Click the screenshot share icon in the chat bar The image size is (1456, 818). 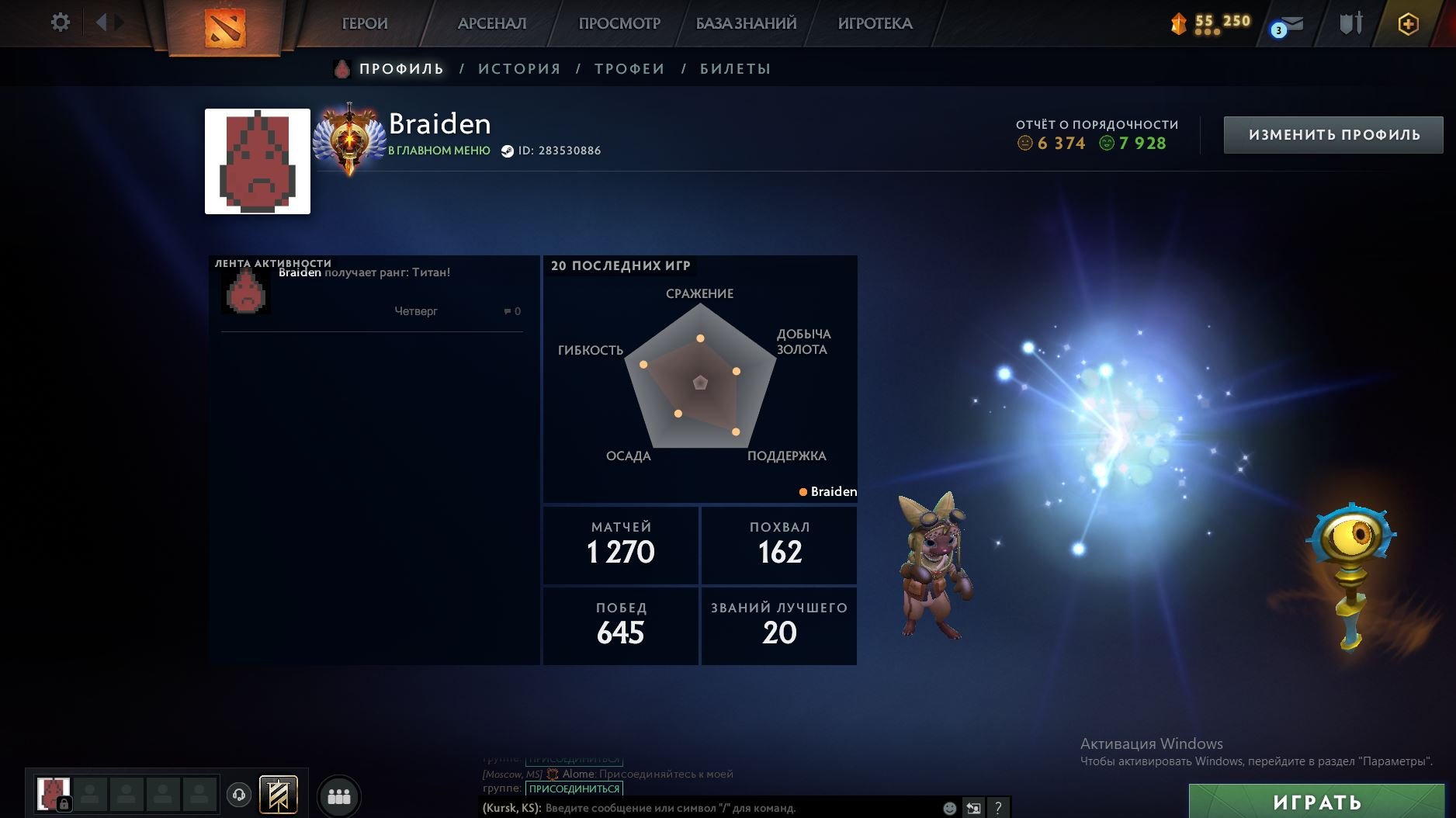click(x=973, y=809)
